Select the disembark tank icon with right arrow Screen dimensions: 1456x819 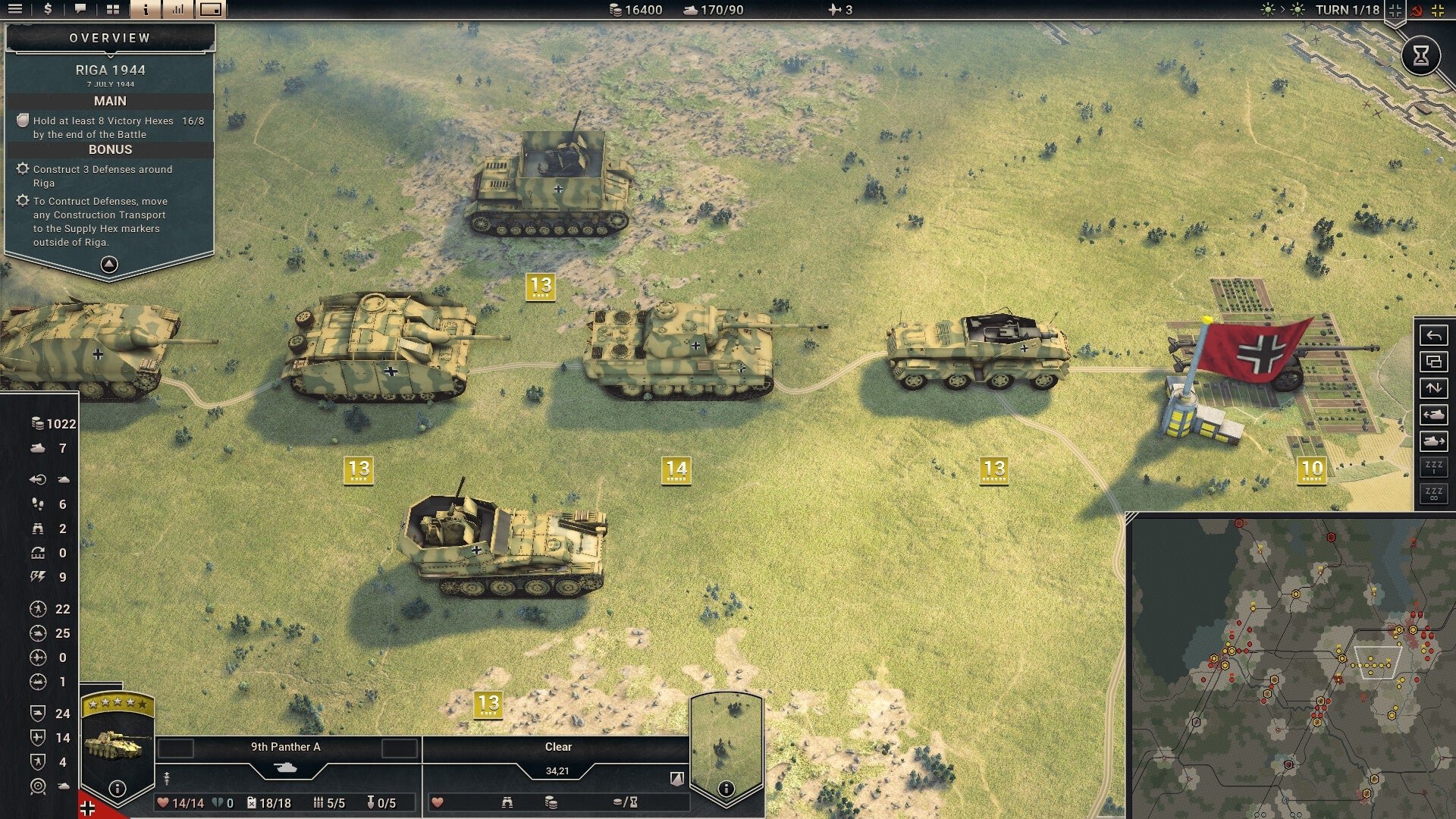1432,442
